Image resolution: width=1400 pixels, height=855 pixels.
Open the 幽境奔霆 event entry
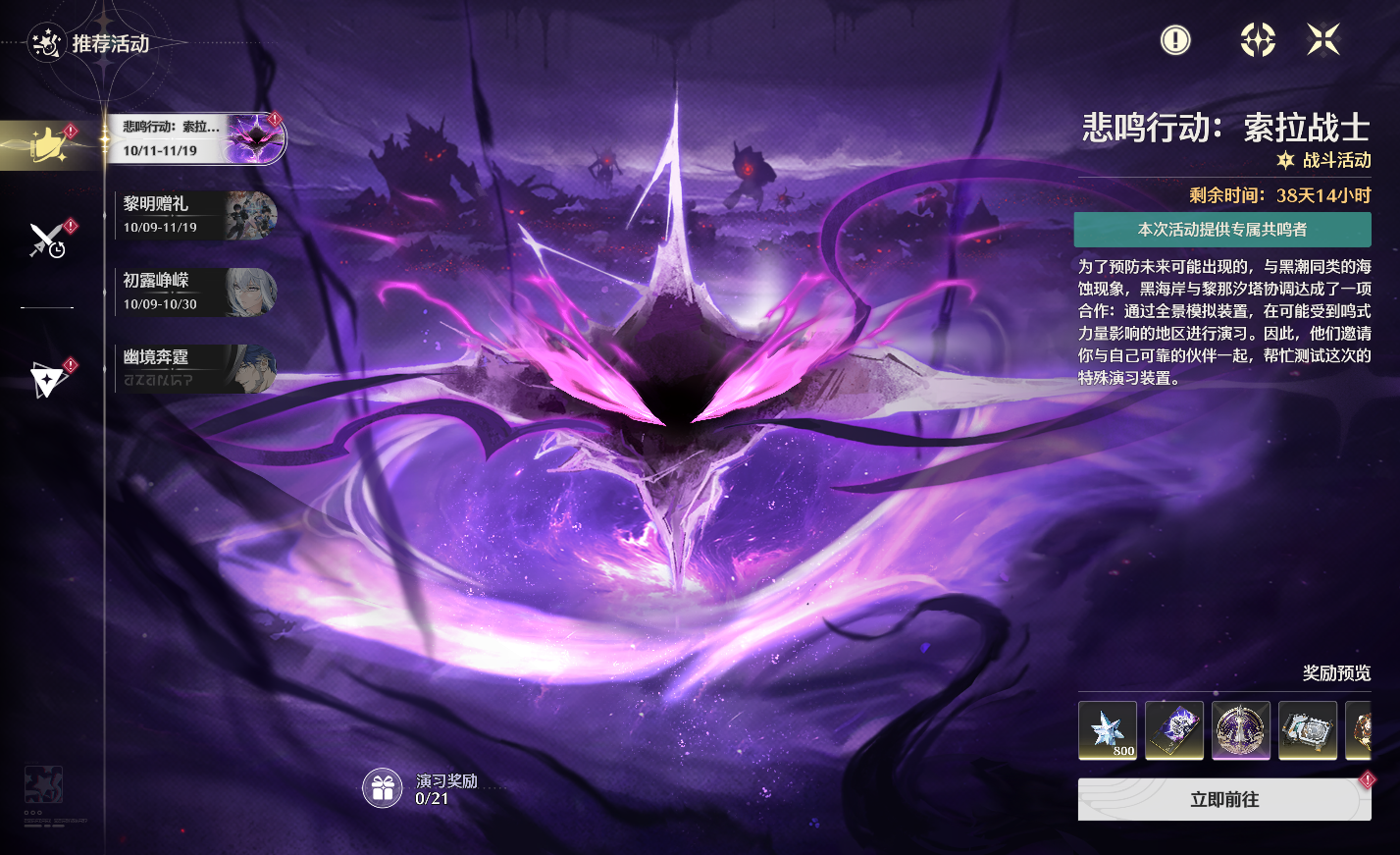click(x=196, y=368)
